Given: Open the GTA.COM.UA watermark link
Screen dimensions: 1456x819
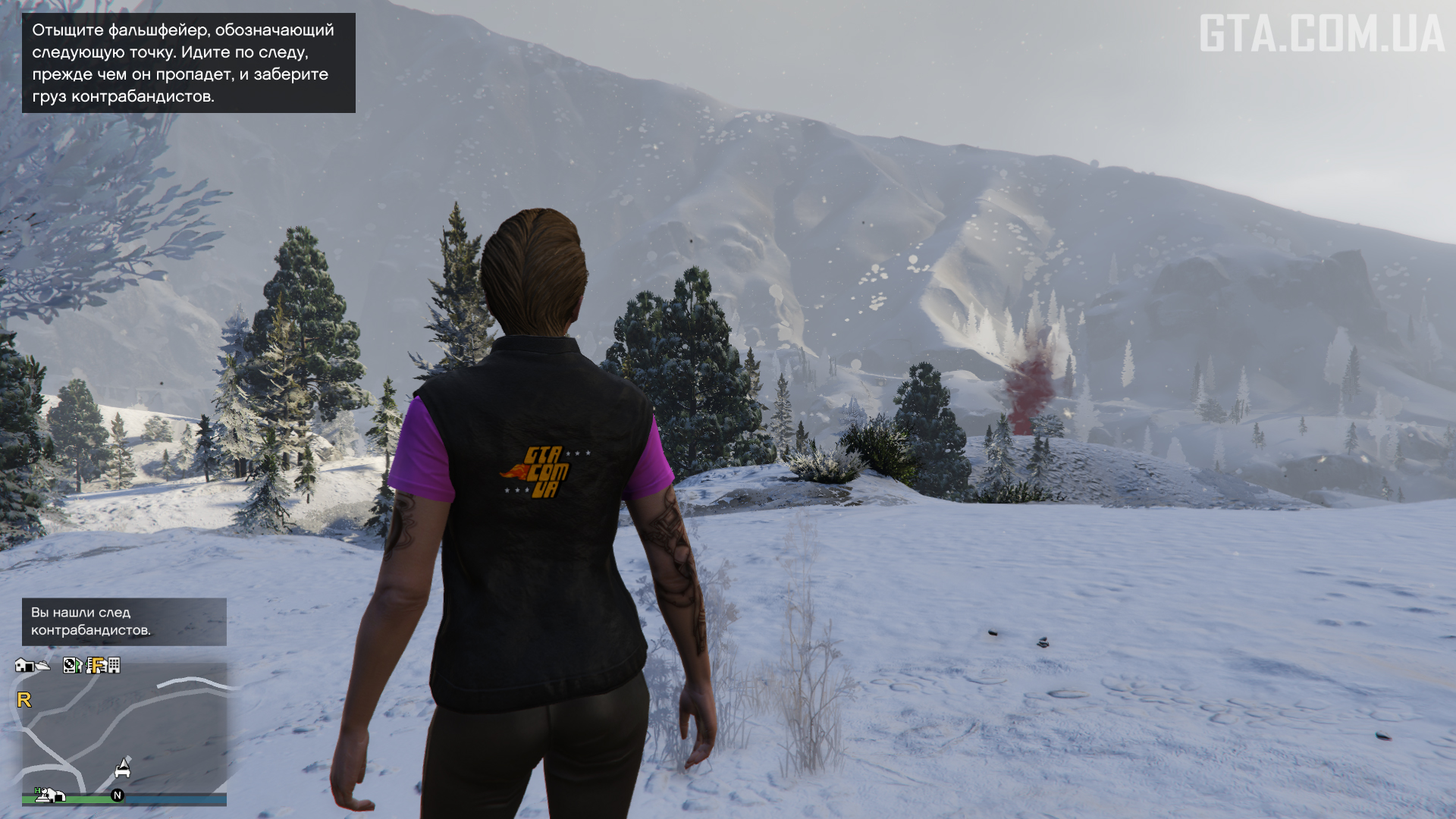Looking at the screenshot, I should [x=1321, y=35].
